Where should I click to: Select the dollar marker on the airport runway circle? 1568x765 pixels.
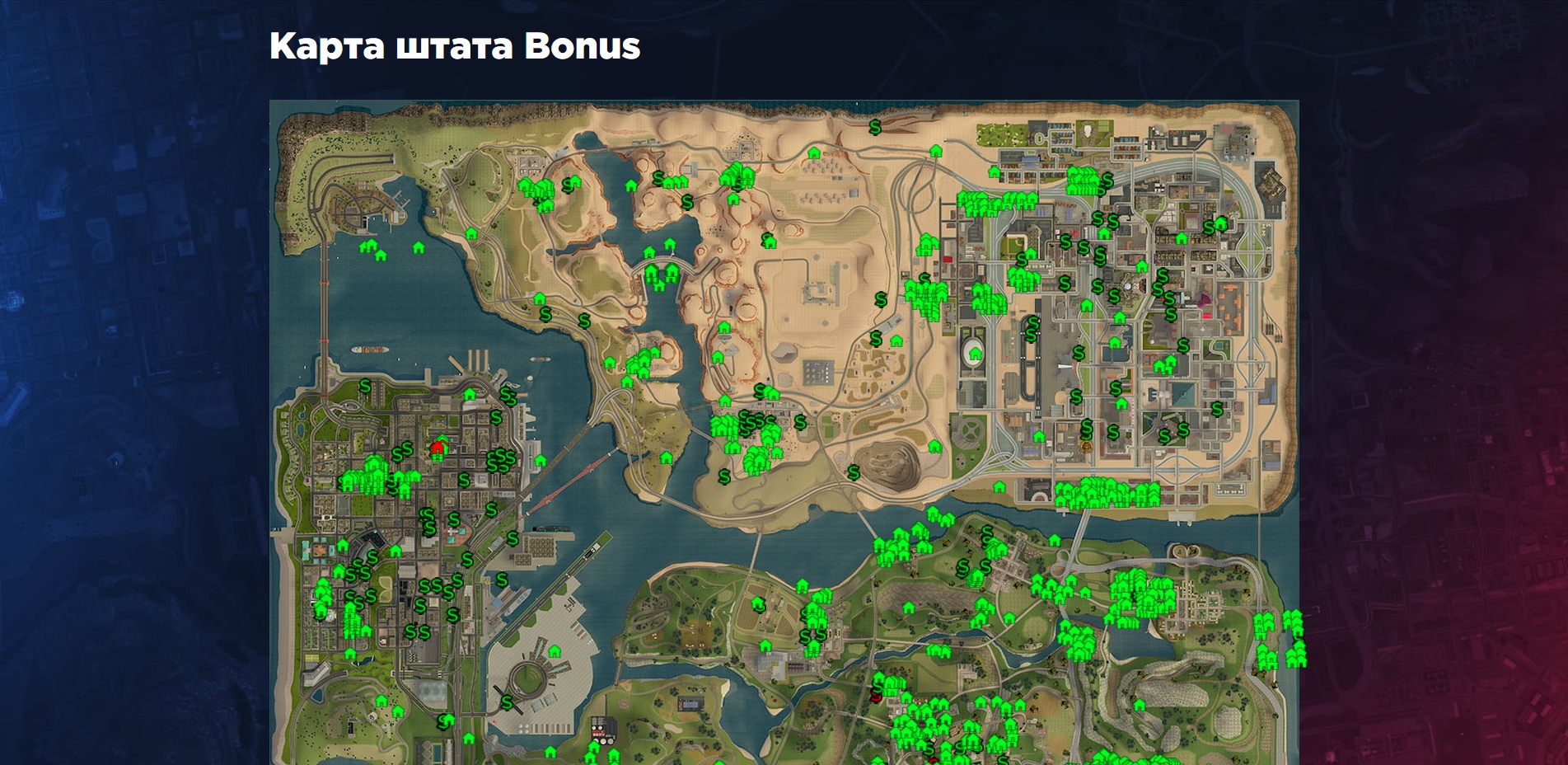tap(507, 703)
